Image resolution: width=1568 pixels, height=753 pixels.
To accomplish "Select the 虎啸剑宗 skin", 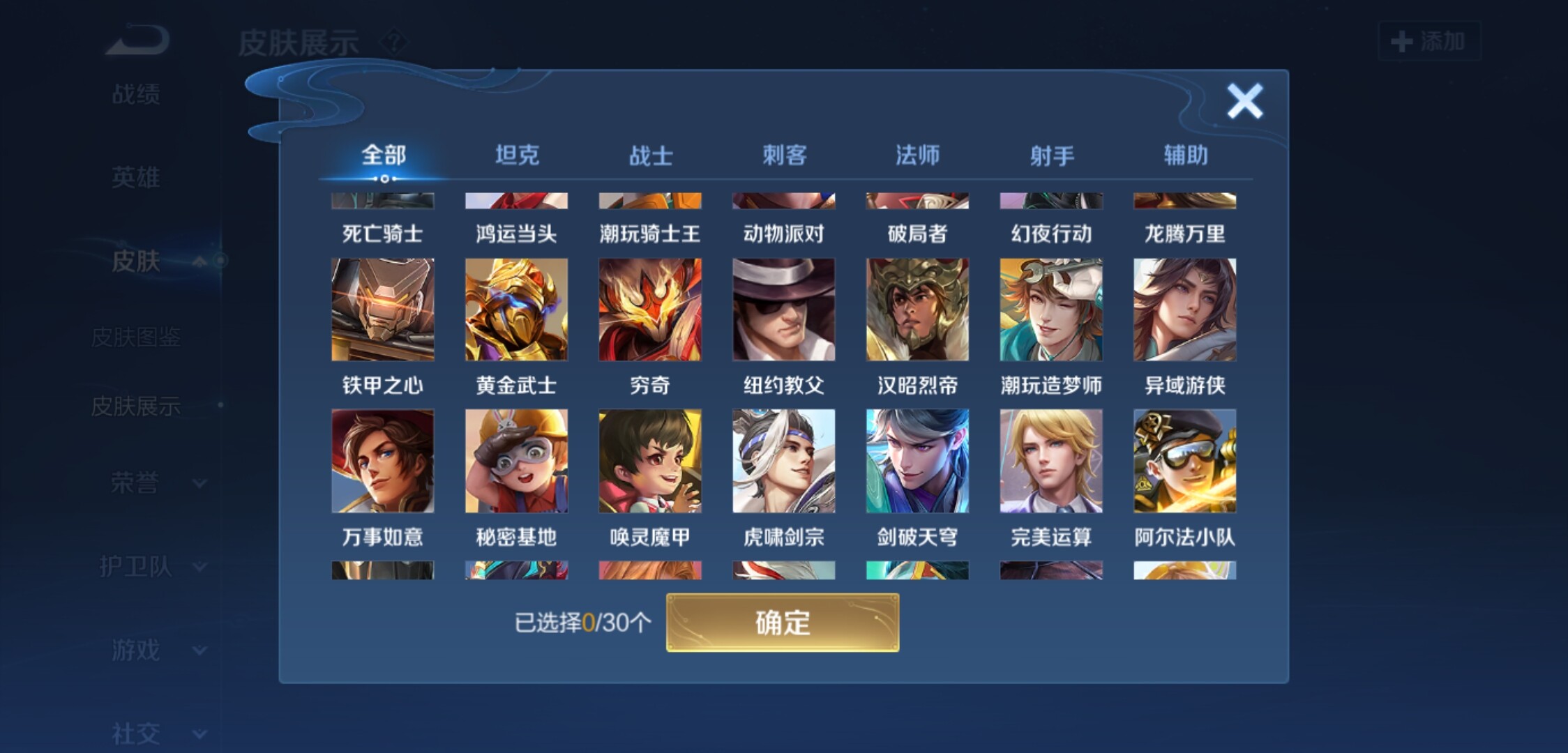I will pyautogui.click(x=783, y=461).
